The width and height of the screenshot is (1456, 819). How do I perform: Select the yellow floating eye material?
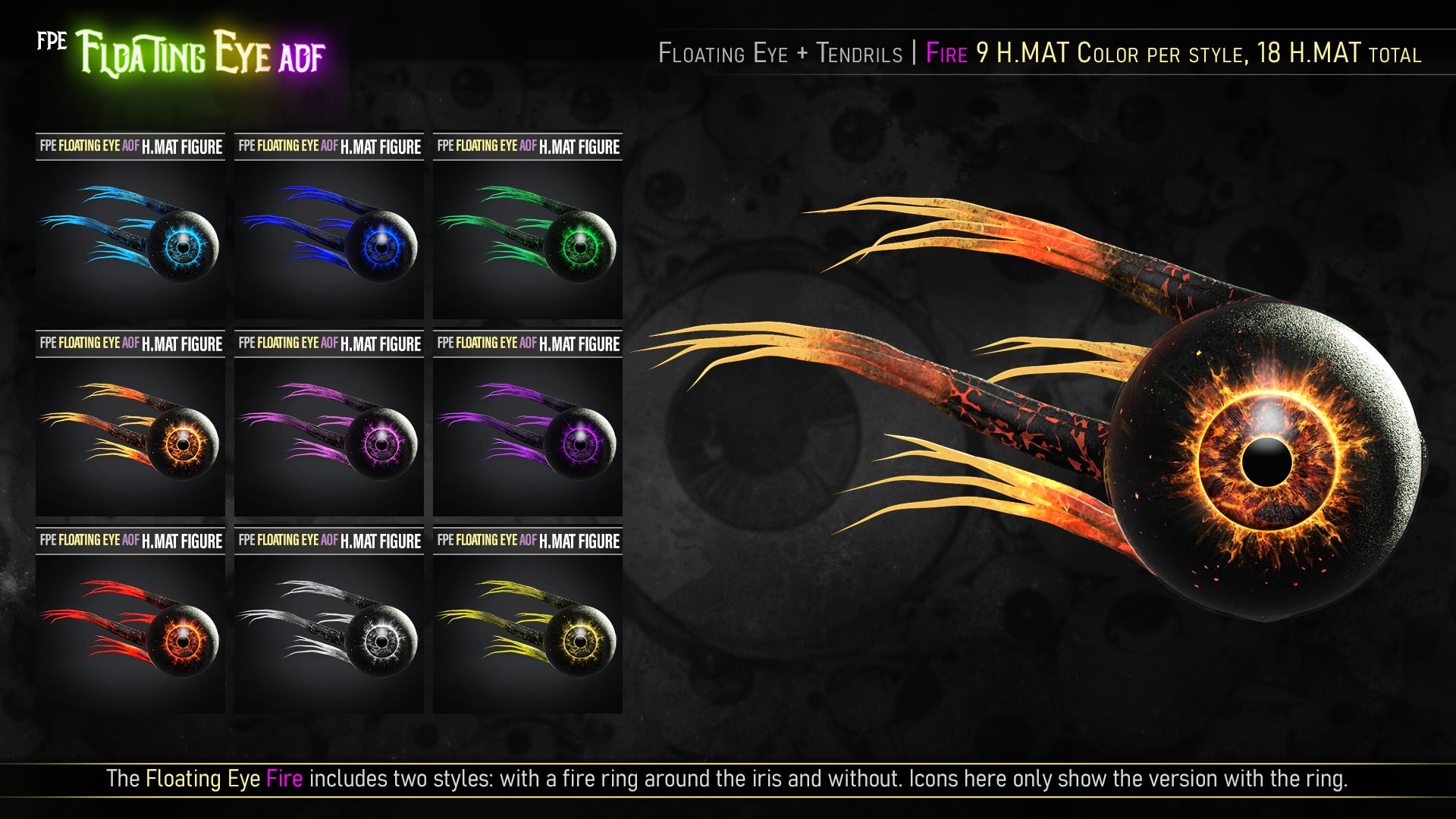pyautogui.click(x=528, y=633)
